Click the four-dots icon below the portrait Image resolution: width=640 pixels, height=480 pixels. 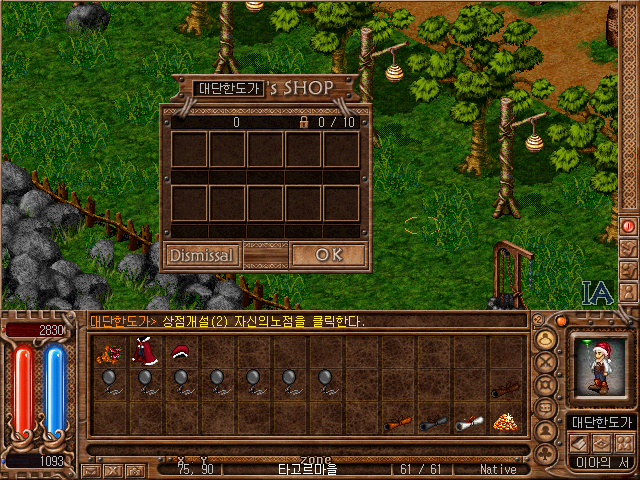tap(624, 443)
